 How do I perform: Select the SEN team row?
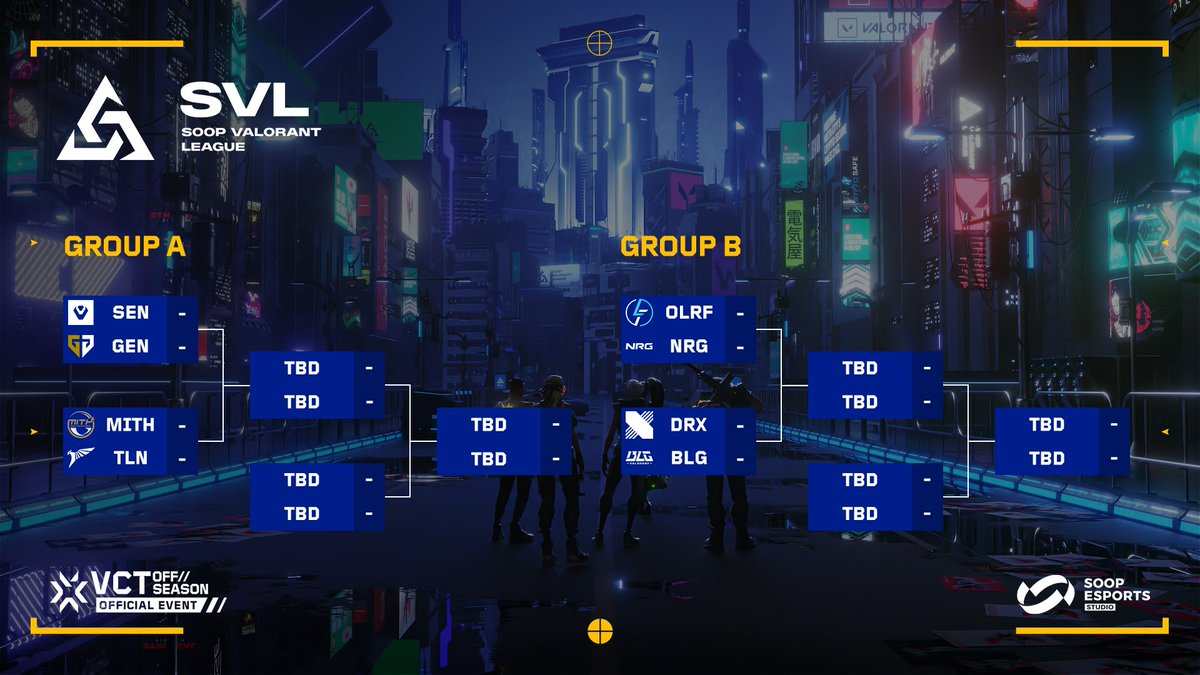point(130,313)
